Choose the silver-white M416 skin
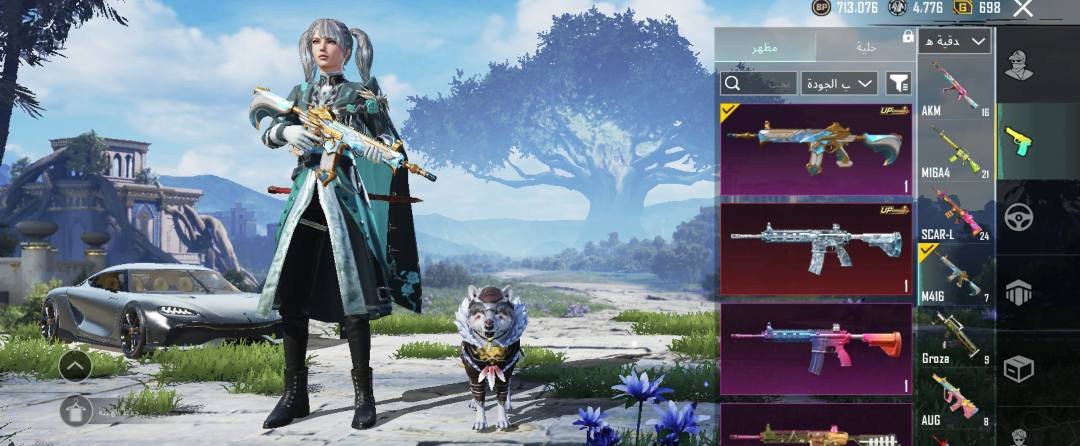The height and width of the screenshot is (446, 1080). pos(815,249)
